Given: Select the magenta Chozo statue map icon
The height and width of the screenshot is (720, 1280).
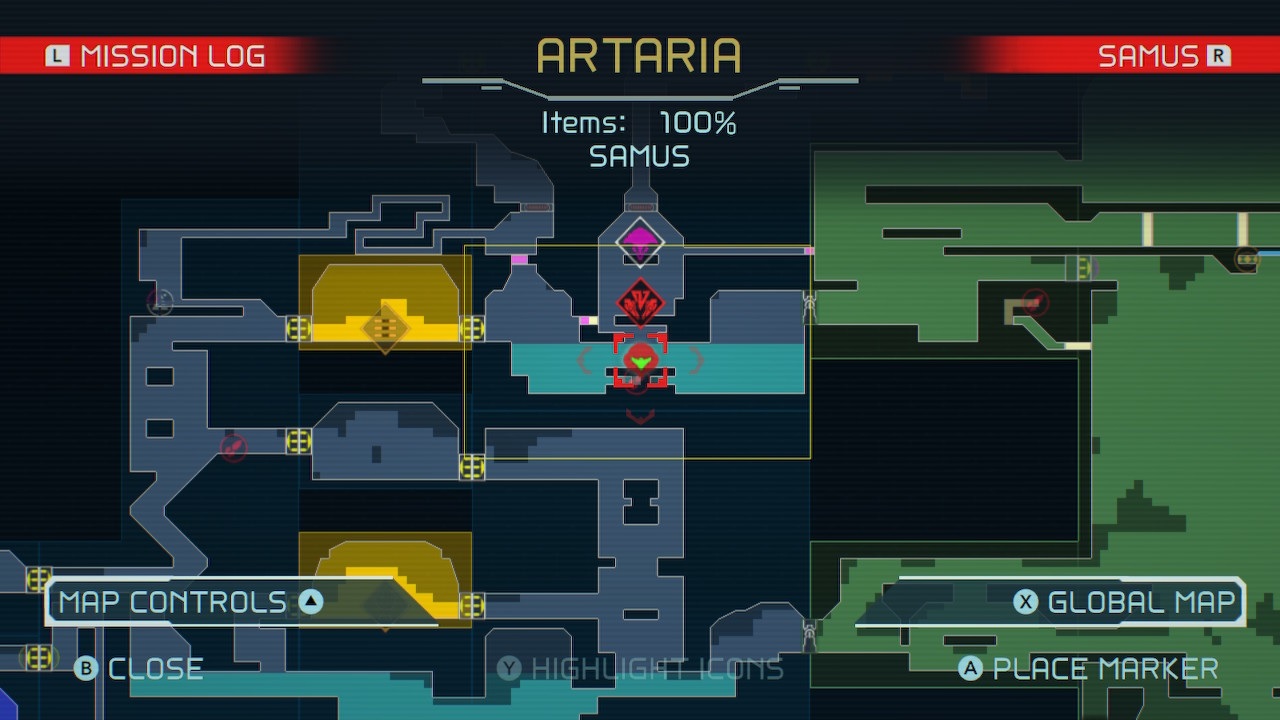Looking at the screenshot, I should coord(640,240).
